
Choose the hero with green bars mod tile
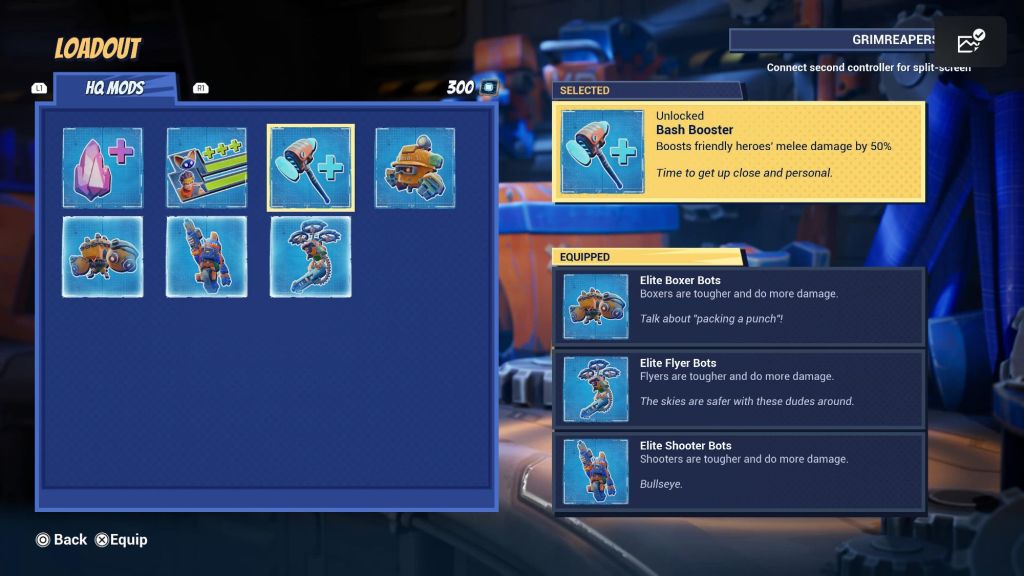point(206,168)
